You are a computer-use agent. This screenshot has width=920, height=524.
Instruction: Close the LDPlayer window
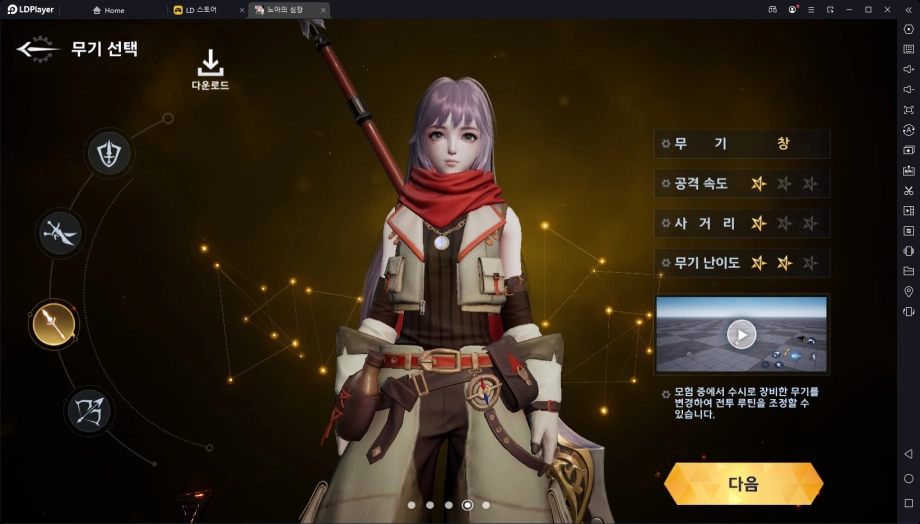(x=887, y=9)
